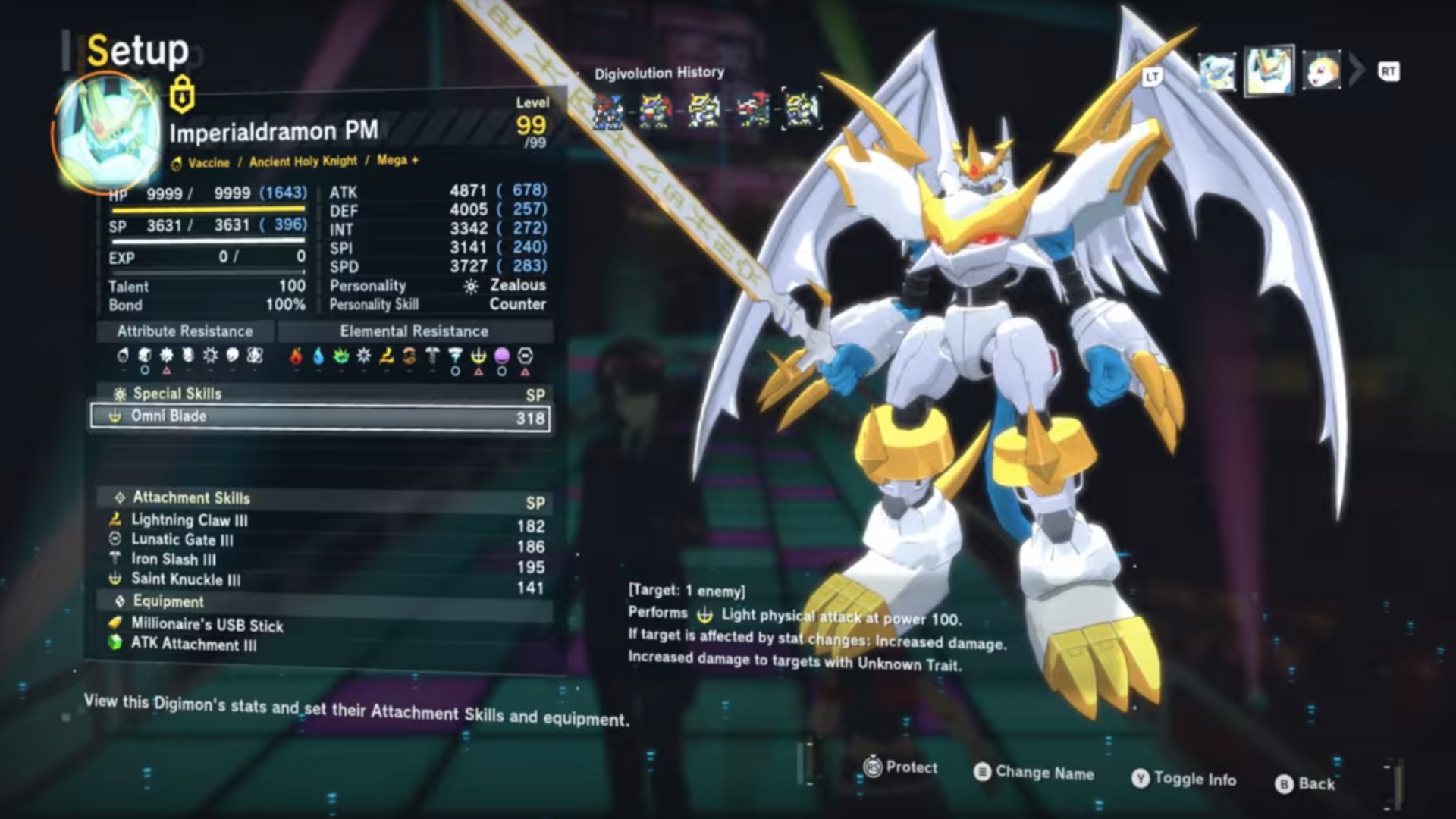Select the highlighted Imperialdramon party portrait
This screenshot has width=1456, height=819.
[1269, 71]
